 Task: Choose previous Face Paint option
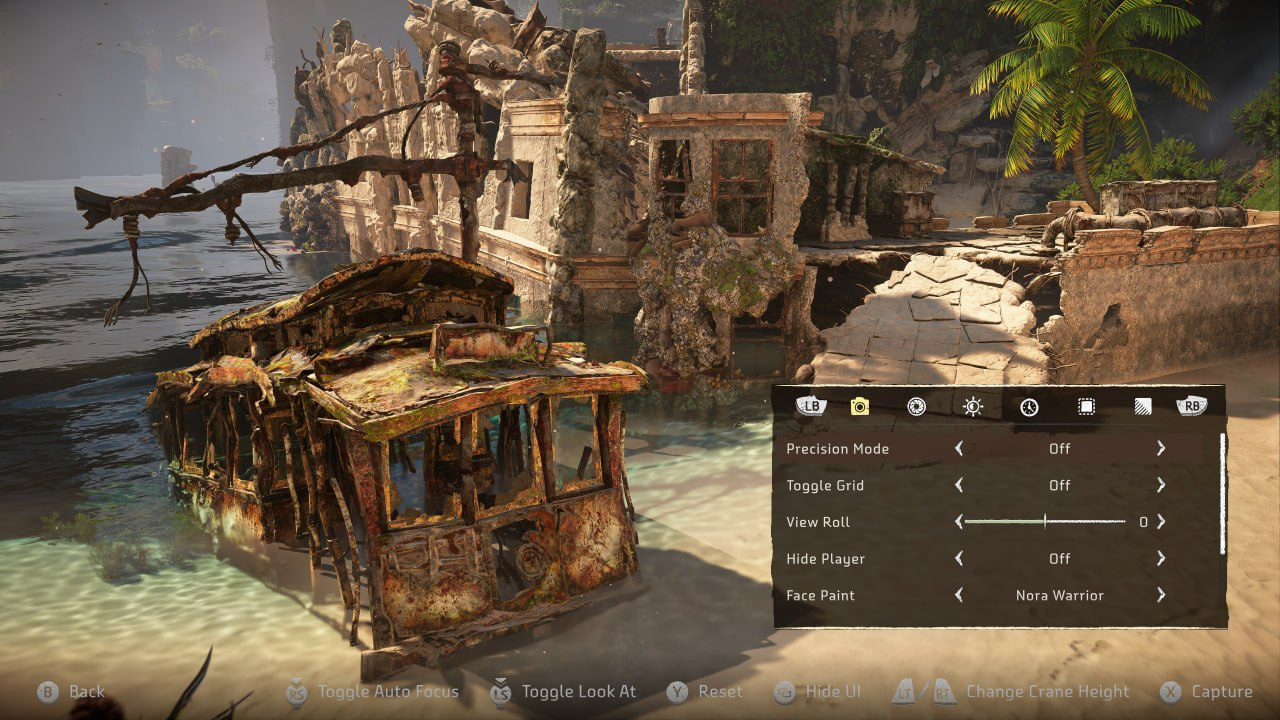click(x=959, y=595)
